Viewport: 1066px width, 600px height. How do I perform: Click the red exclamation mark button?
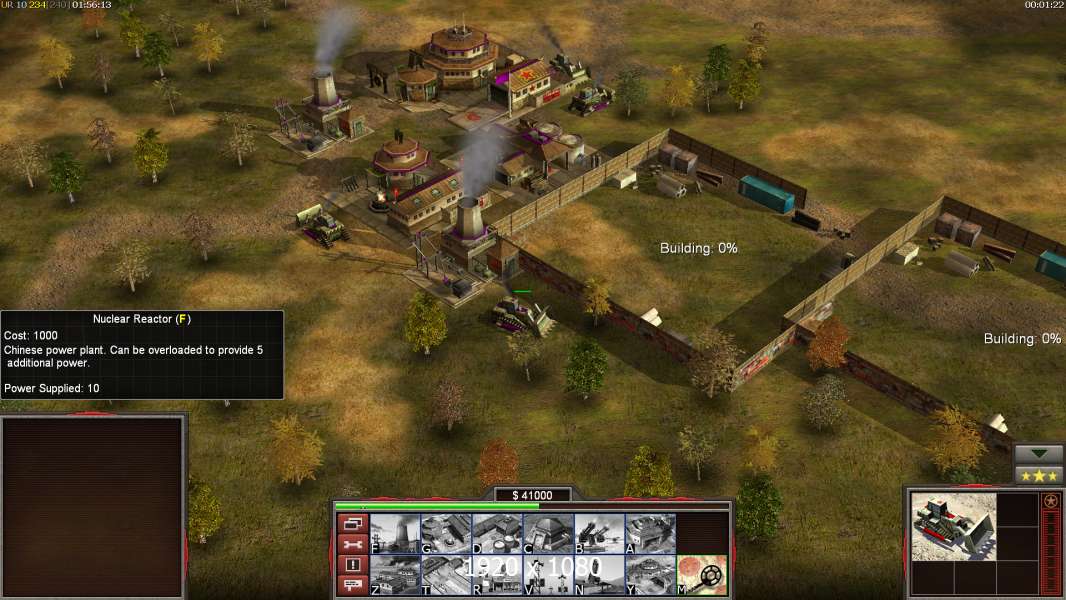point(351,565)
